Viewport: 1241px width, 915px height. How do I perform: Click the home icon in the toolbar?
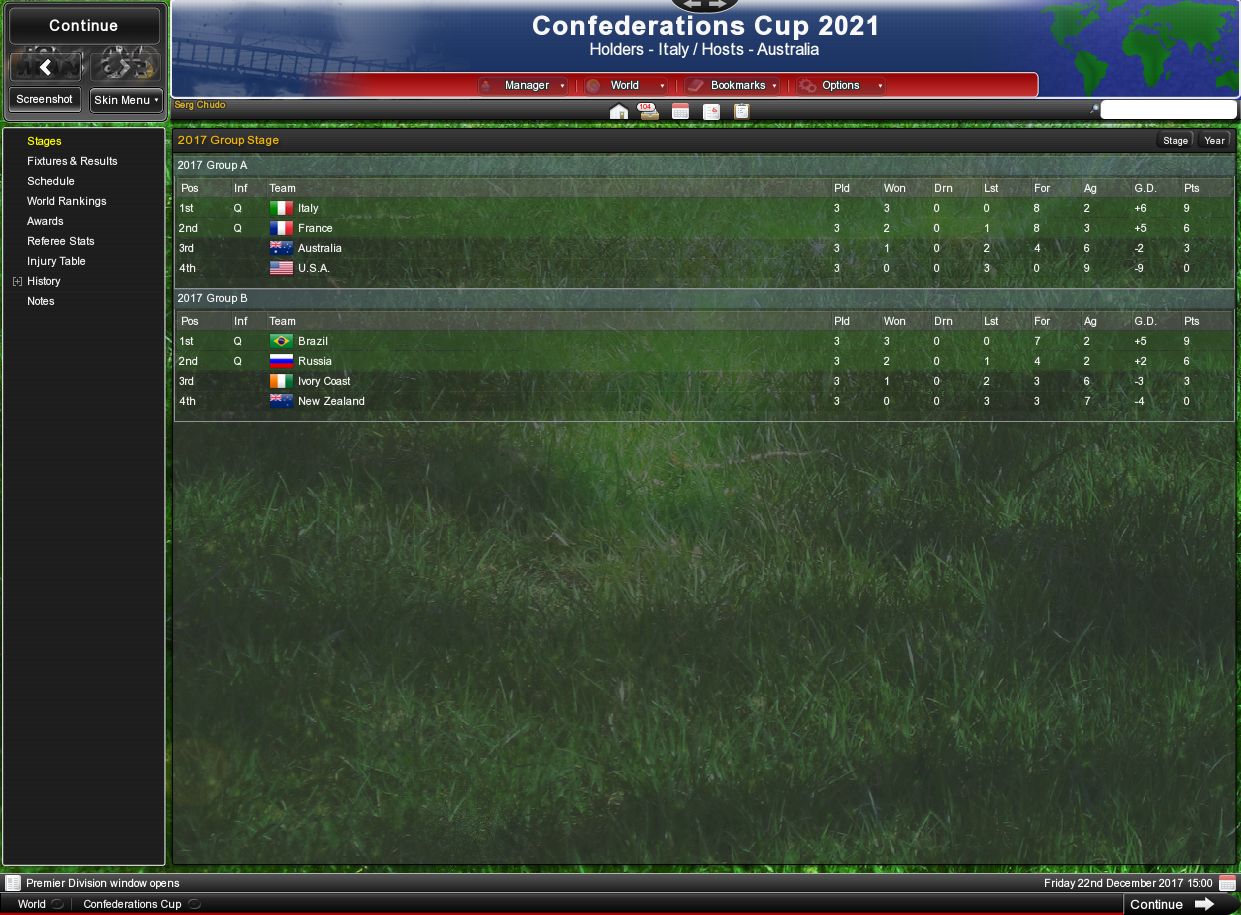click(x=619, y=111)
